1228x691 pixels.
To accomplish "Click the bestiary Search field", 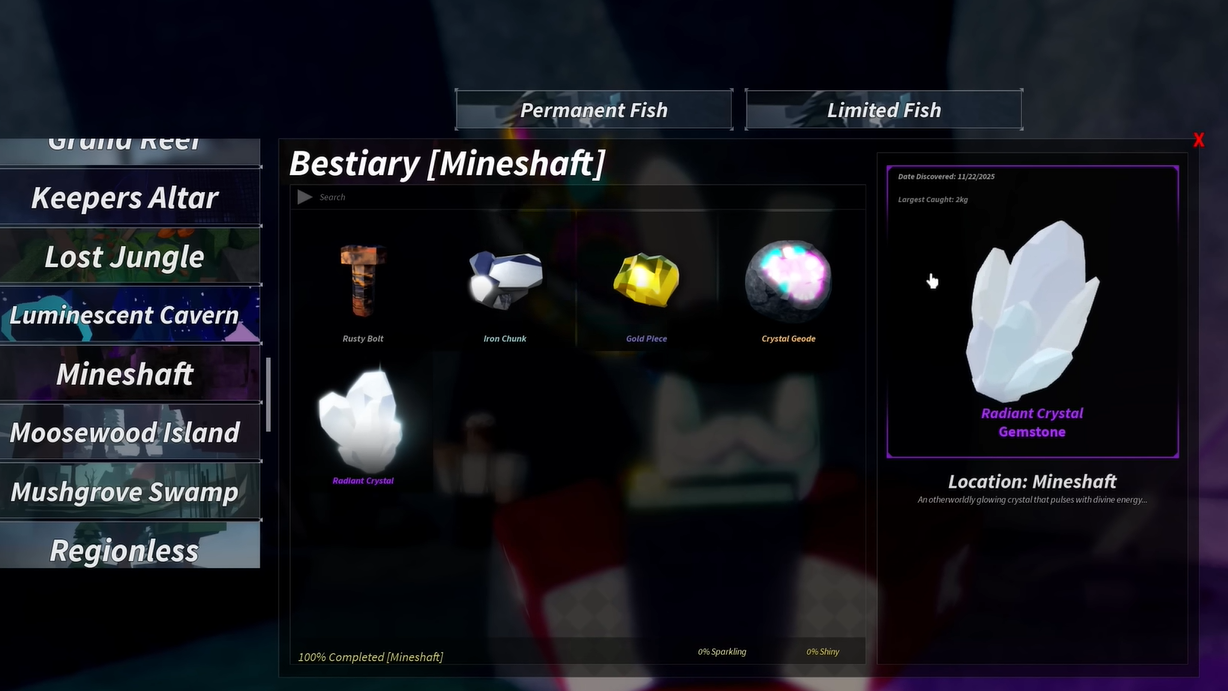I will tap(580, 197).
